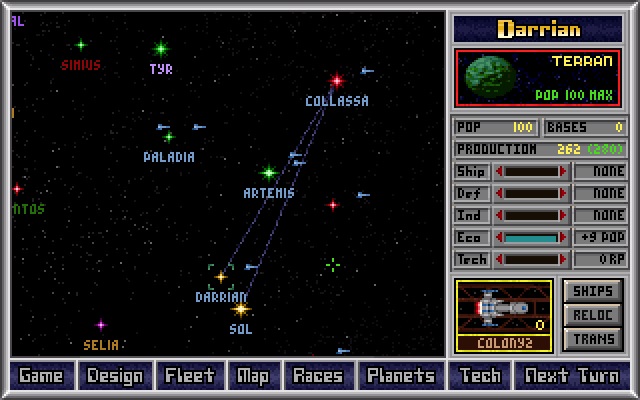Open the ship Design screen

pyautogui.click(x=115, y=376)
